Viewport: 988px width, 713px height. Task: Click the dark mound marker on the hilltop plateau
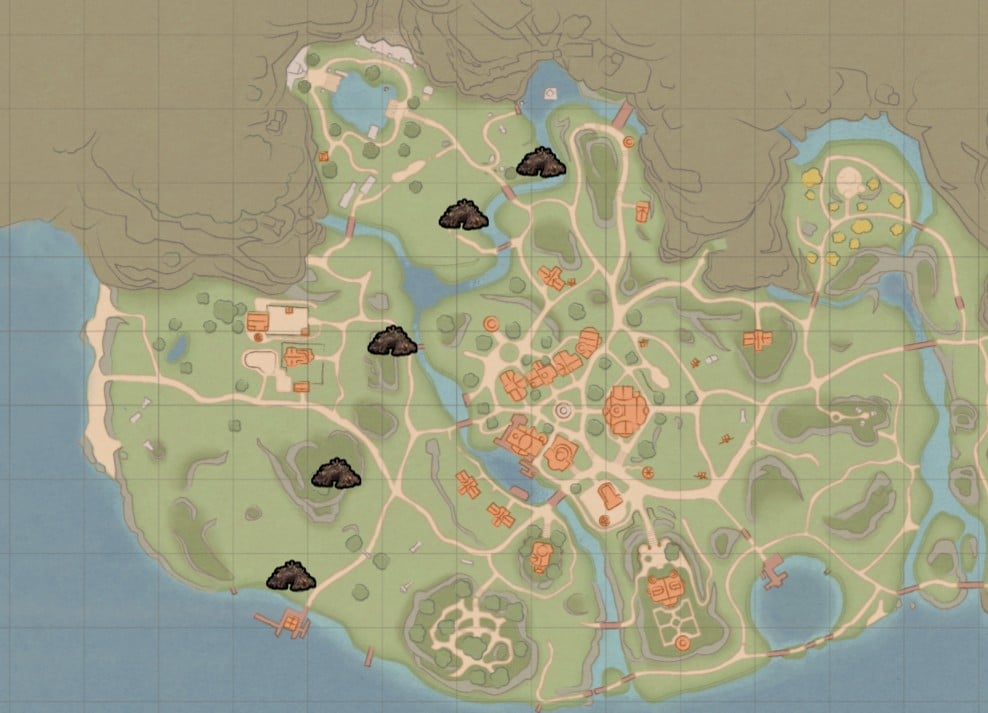[335, 474]
